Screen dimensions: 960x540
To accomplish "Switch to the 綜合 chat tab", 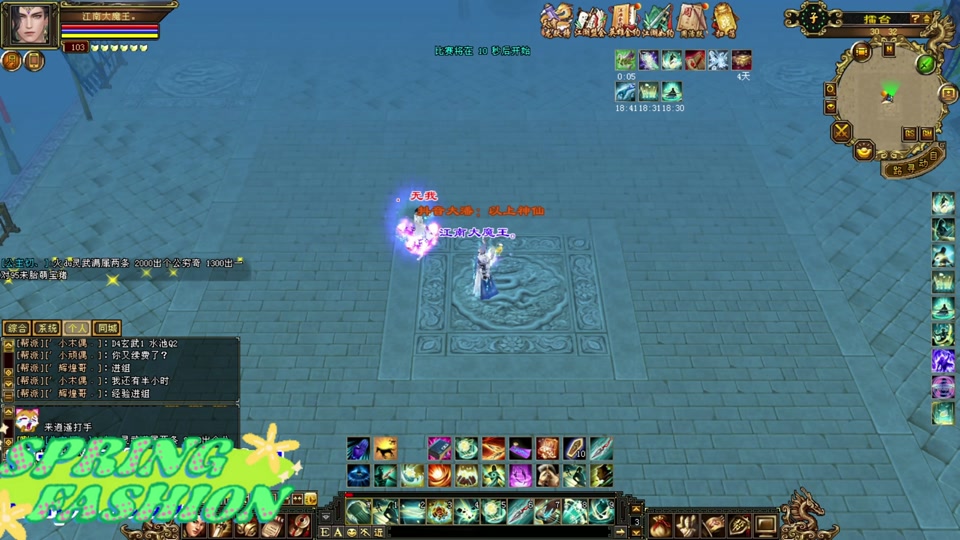I will tap(17, 328).
